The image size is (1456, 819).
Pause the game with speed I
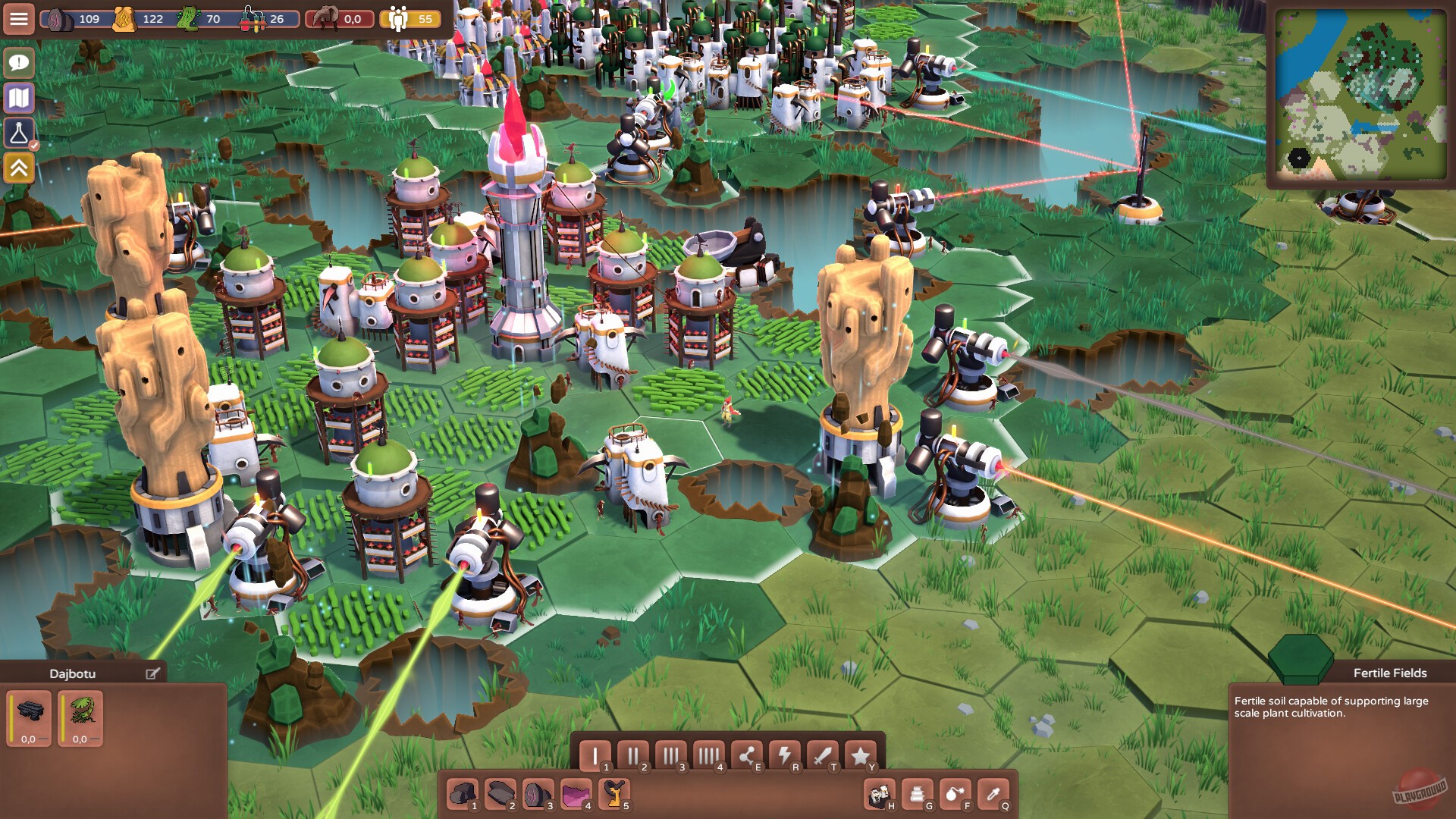coord(597,753)
